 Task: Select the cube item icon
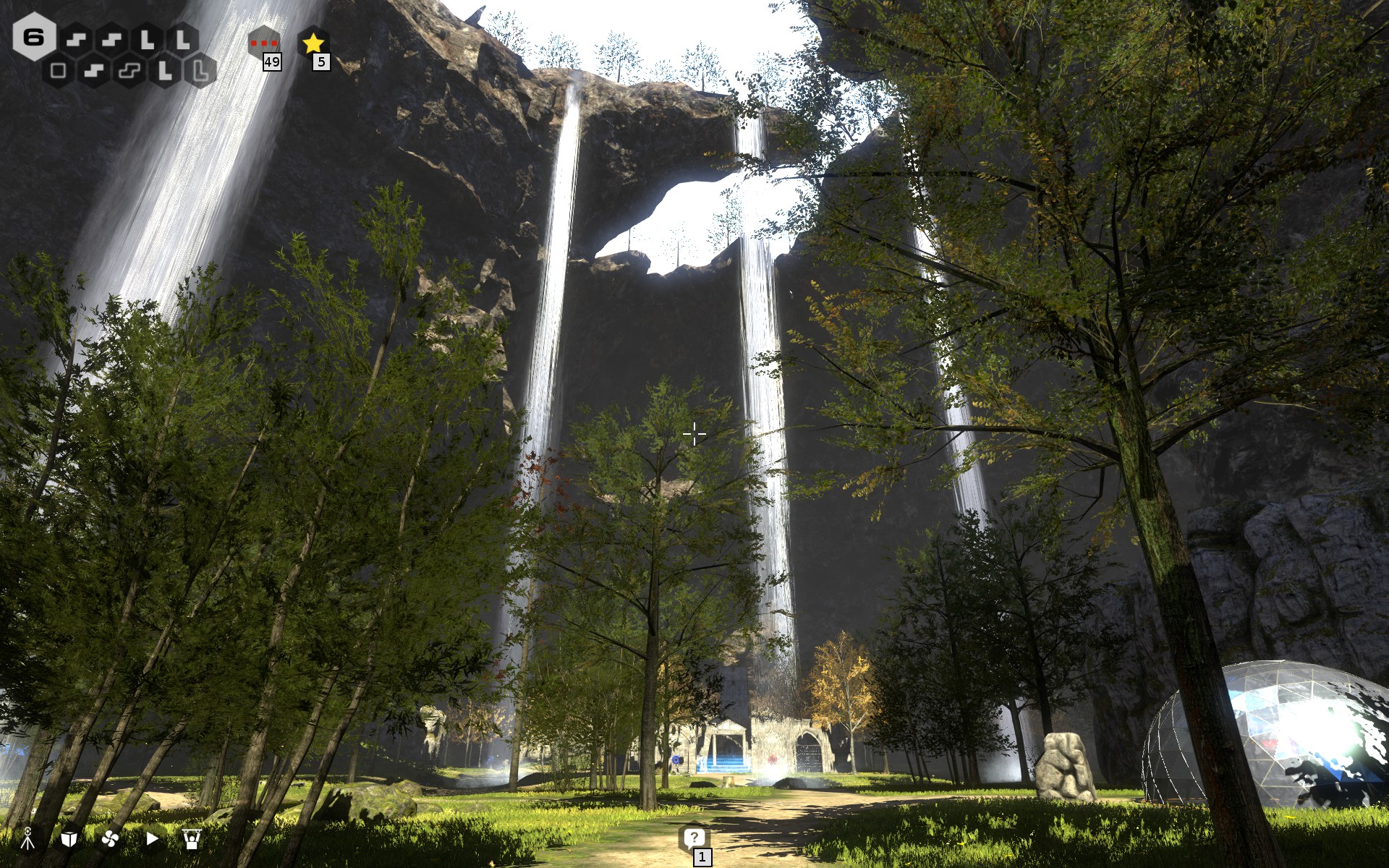coord(69,838)
